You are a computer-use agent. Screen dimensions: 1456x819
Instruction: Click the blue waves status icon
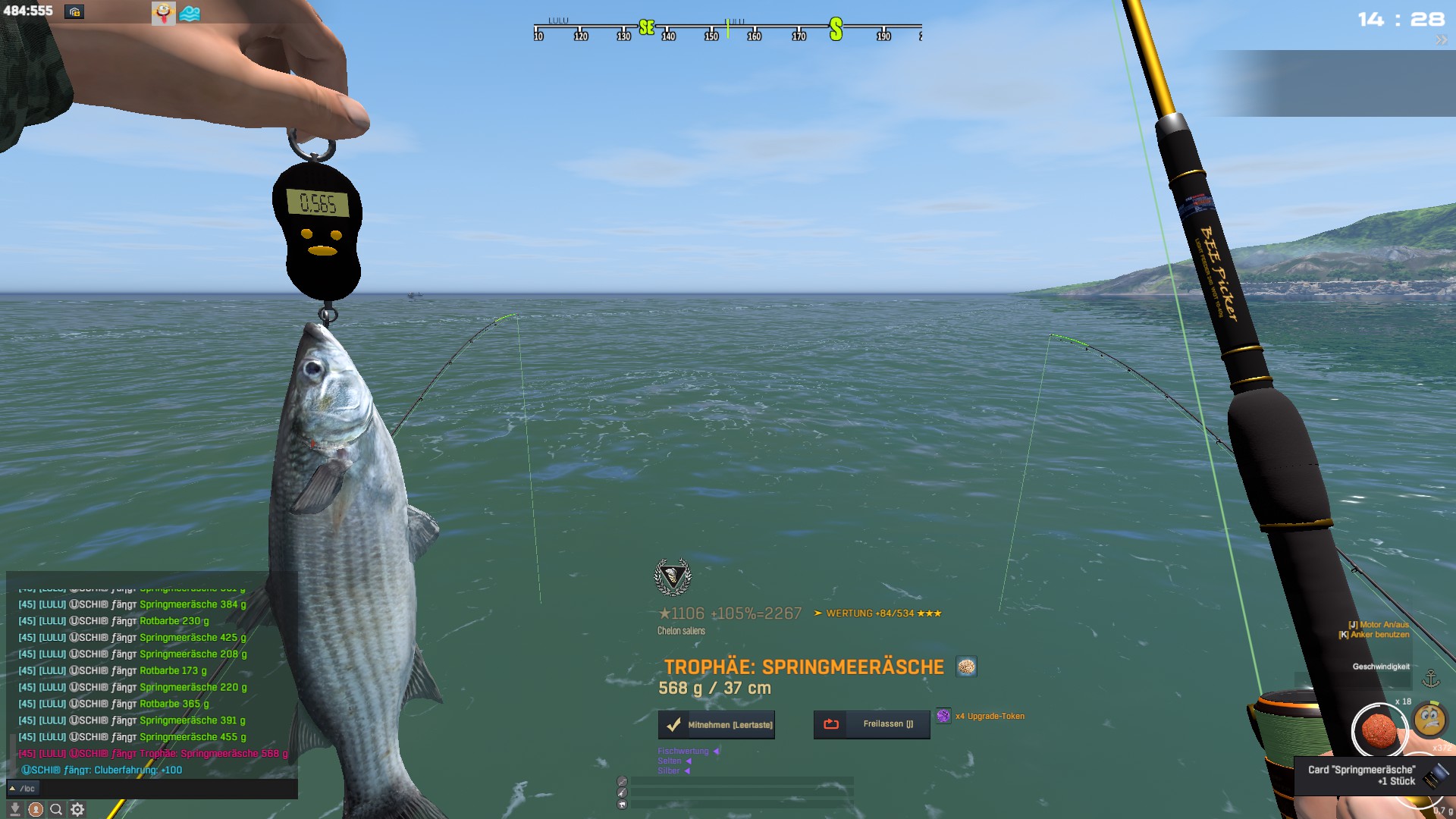coord(190,14)
